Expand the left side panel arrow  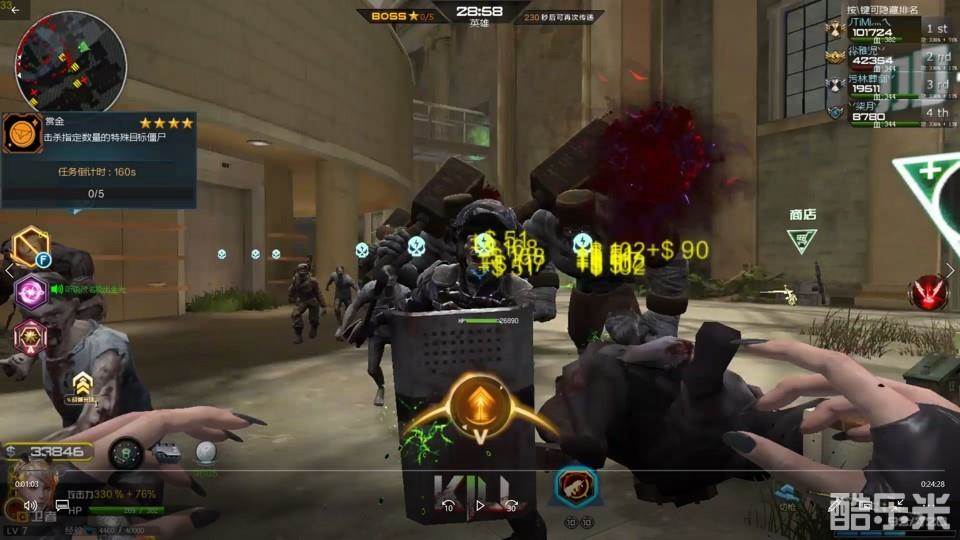click(x=9, y=270)
